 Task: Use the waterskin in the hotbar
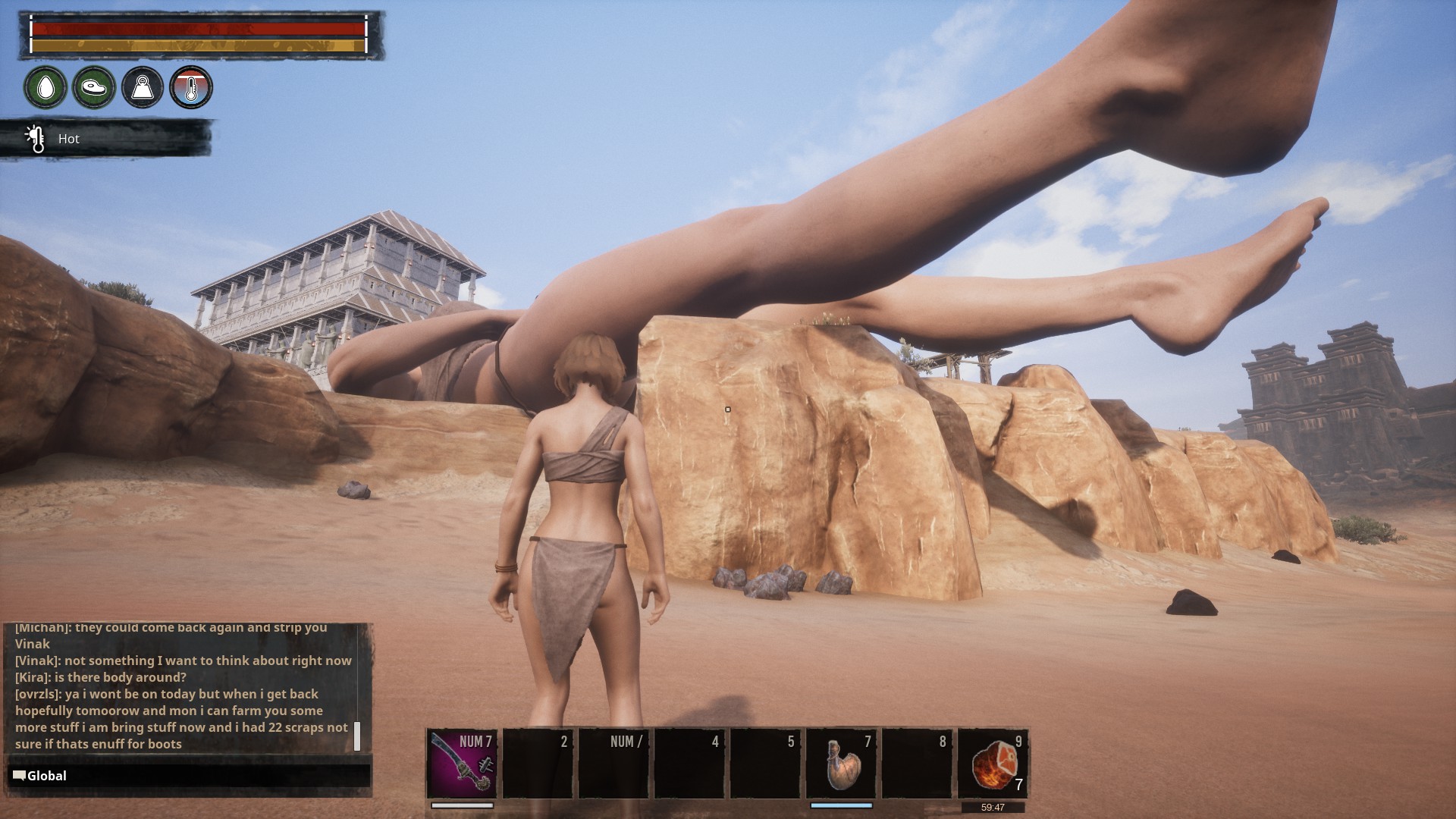point(841,764)
